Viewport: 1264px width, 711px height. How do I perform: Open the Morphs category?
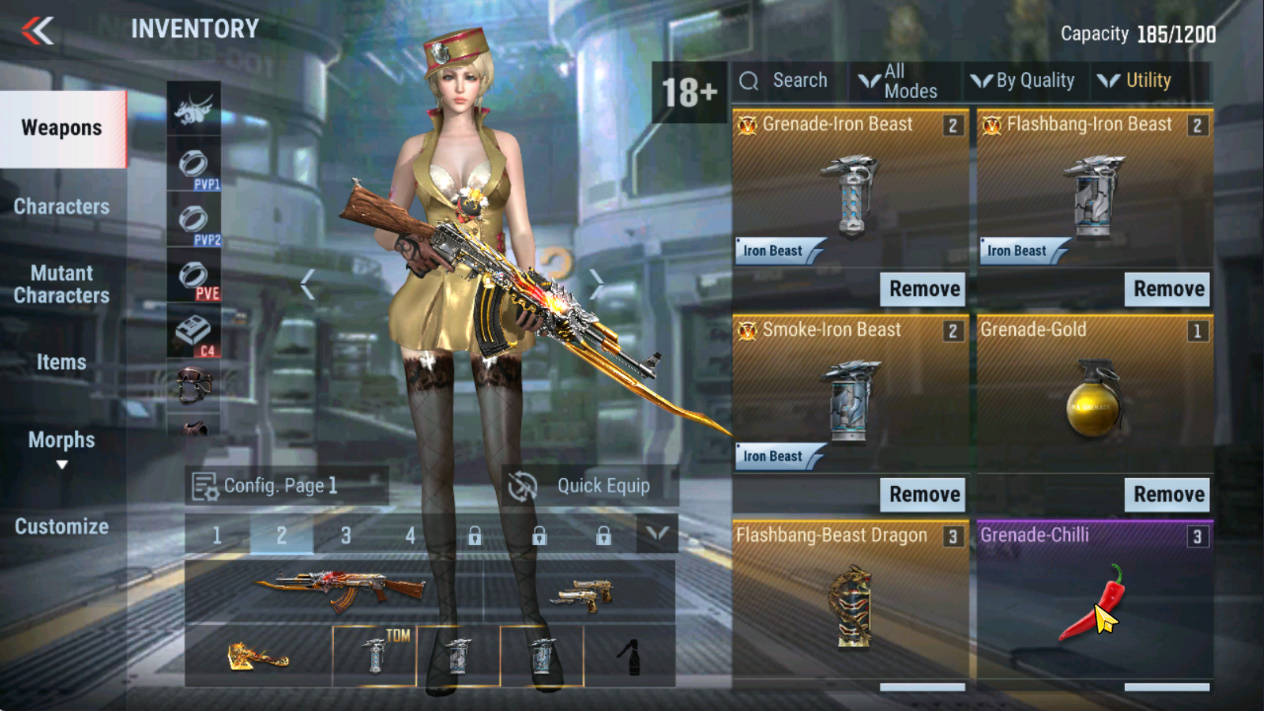click(62, 441)
